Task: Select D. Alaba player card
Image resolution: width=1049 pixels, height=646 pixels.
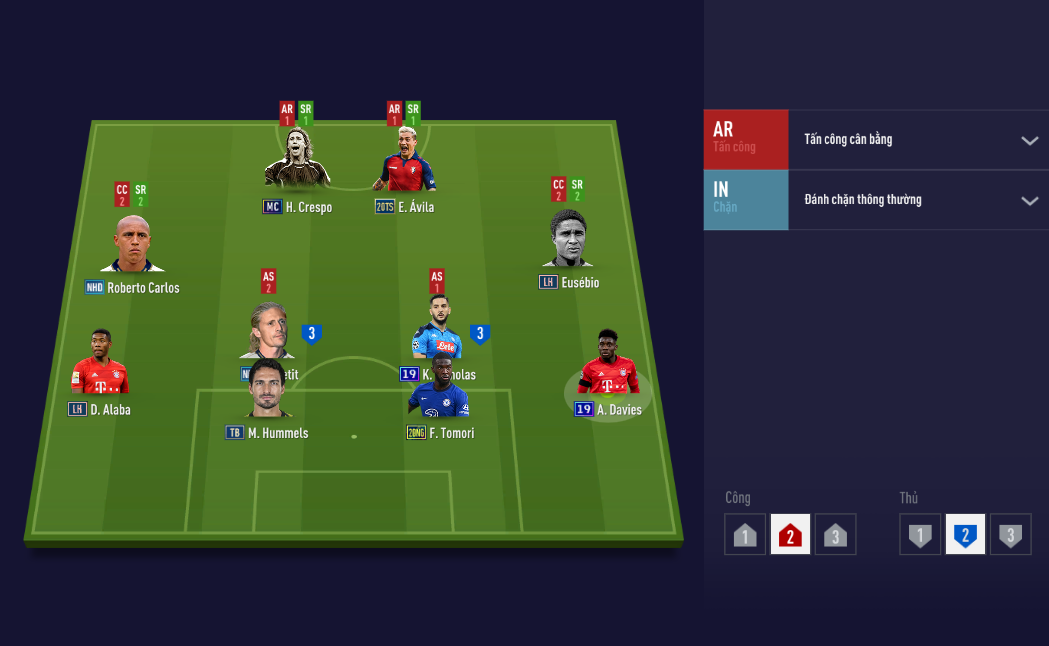Action: click(x=99, y=367)
